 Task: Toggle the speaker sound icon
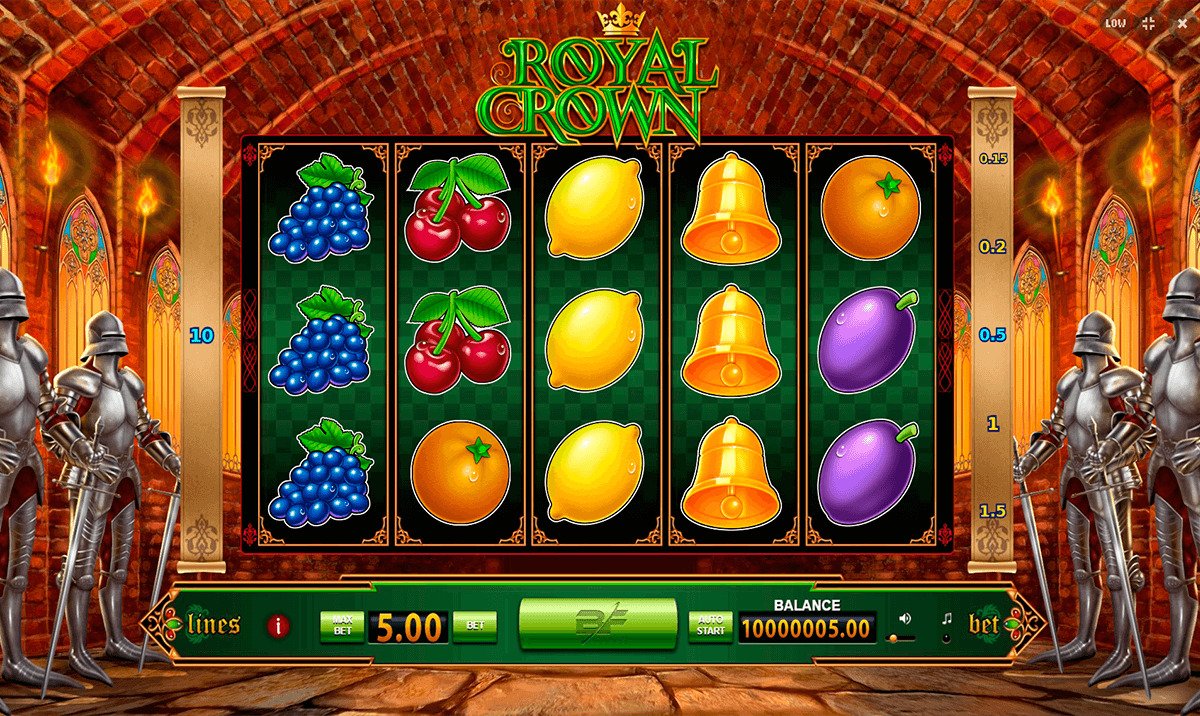pos(905,618)
